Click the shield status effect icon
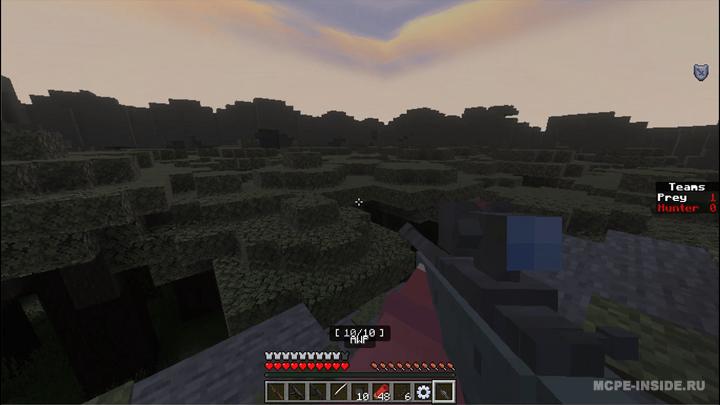 tap(701, 71)
